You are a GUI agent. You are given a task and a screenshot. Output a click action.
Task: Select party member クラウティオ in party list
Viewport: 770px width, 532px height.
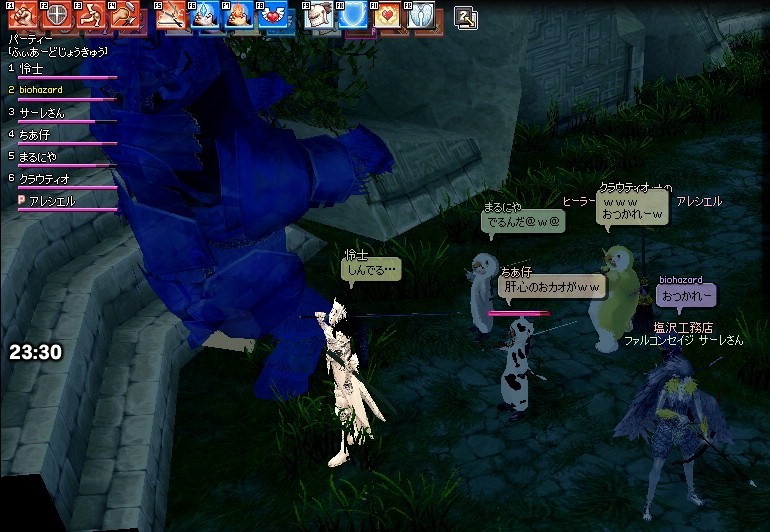pyautogui.click(x=45, y=178)
